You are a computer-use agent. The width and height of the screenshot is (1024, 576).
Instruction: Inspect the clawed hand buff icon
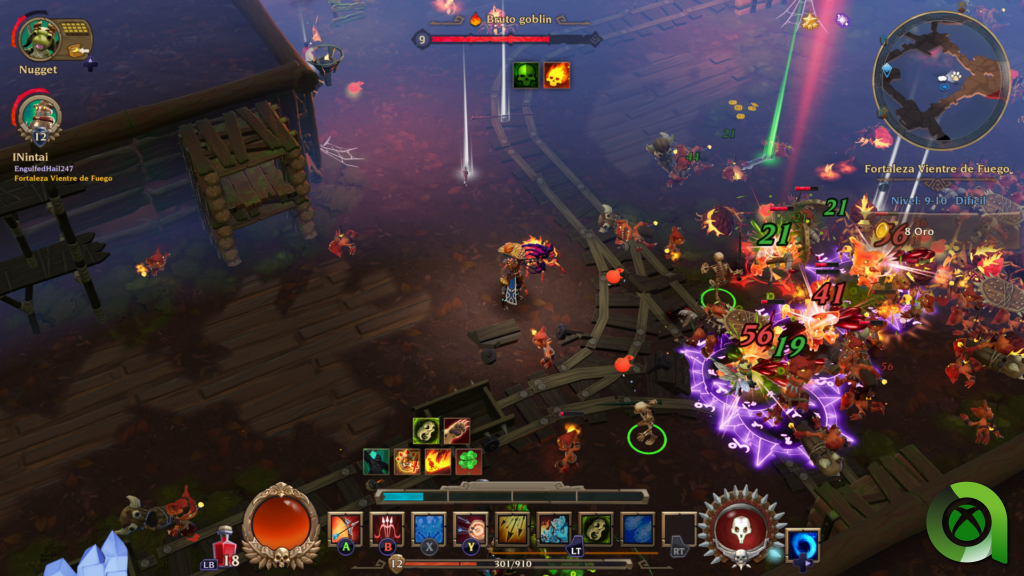457,431
